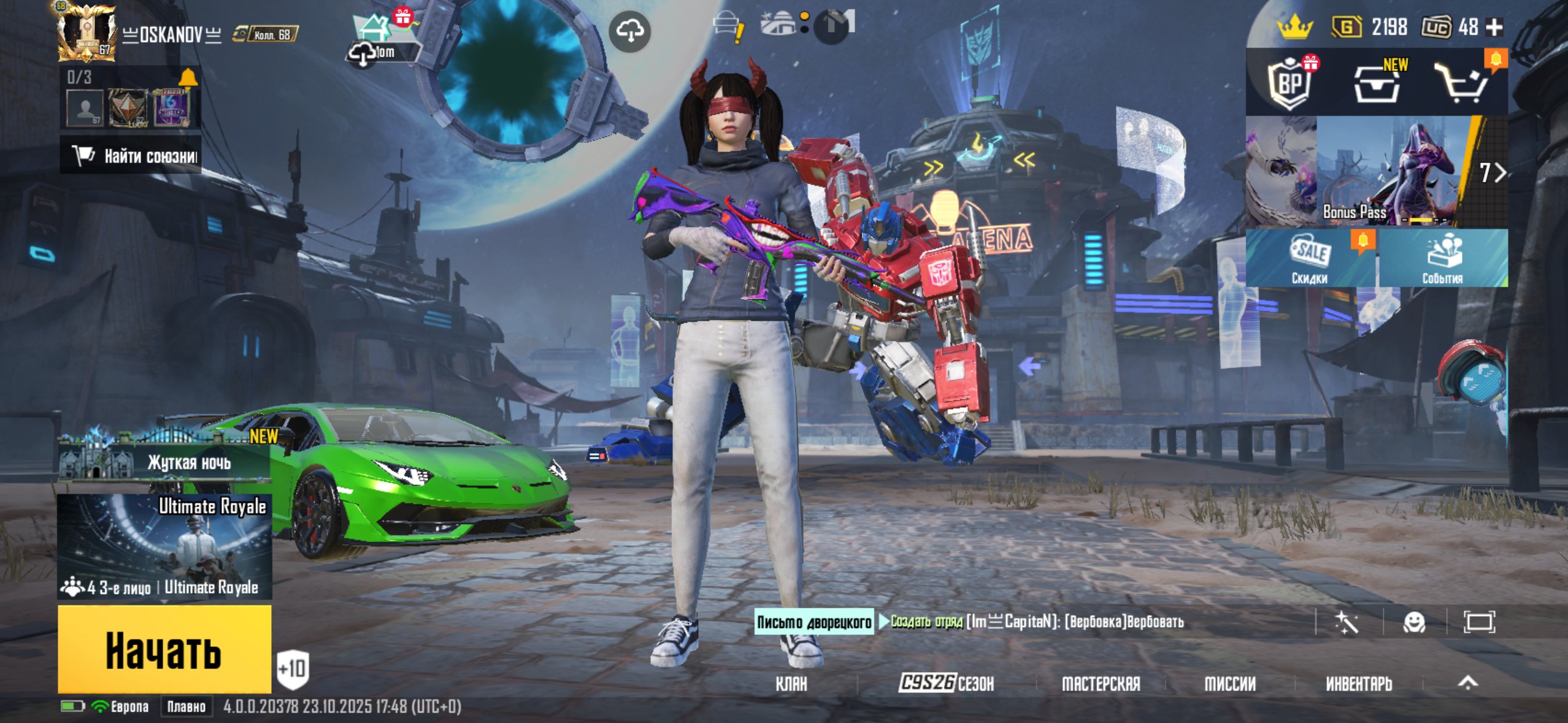1568x723 pixels.
Task: Click the cloud download icon
Action: (629, 31)
